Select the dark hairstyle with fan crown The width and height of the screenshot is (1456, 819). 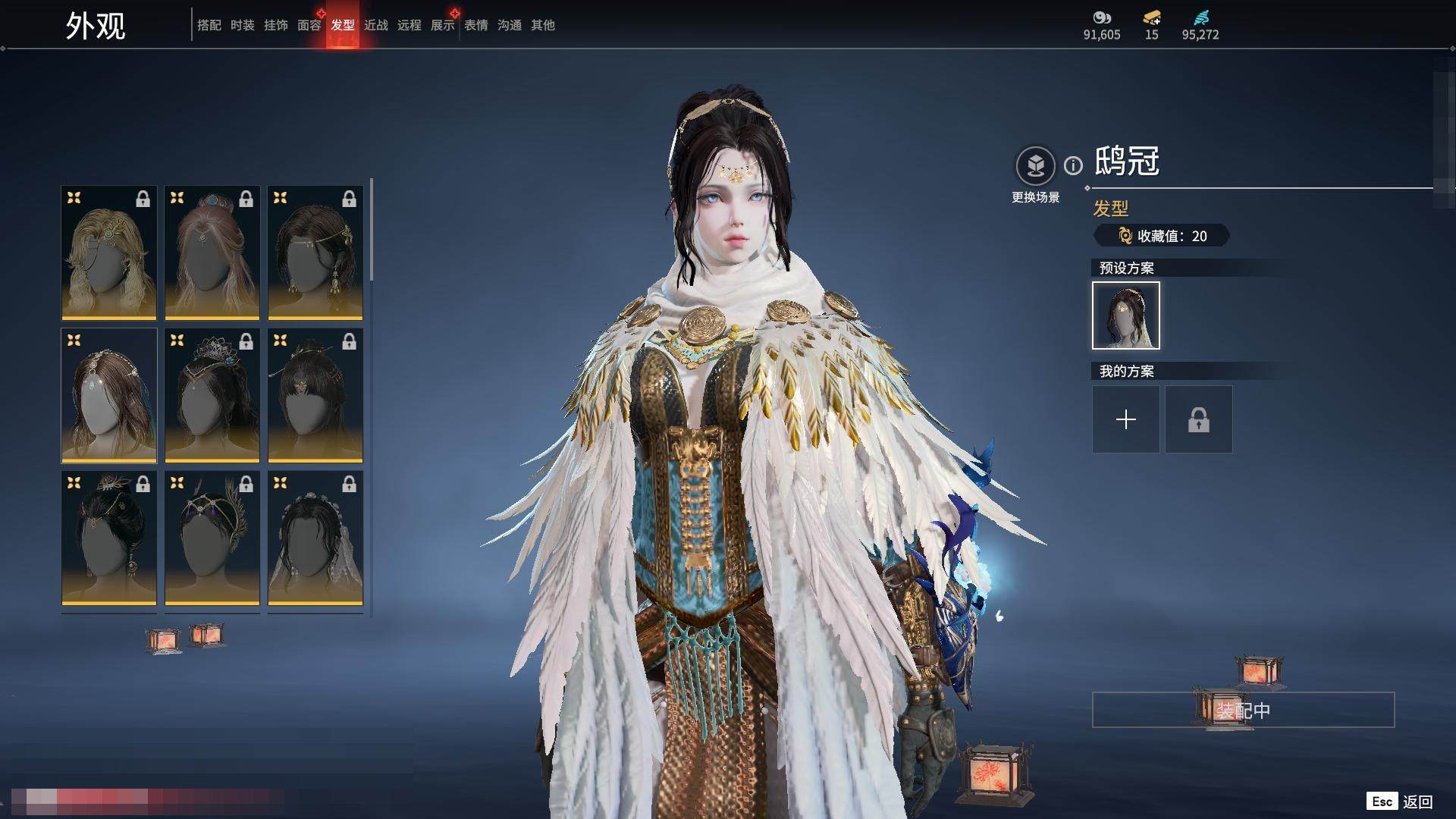212,395
